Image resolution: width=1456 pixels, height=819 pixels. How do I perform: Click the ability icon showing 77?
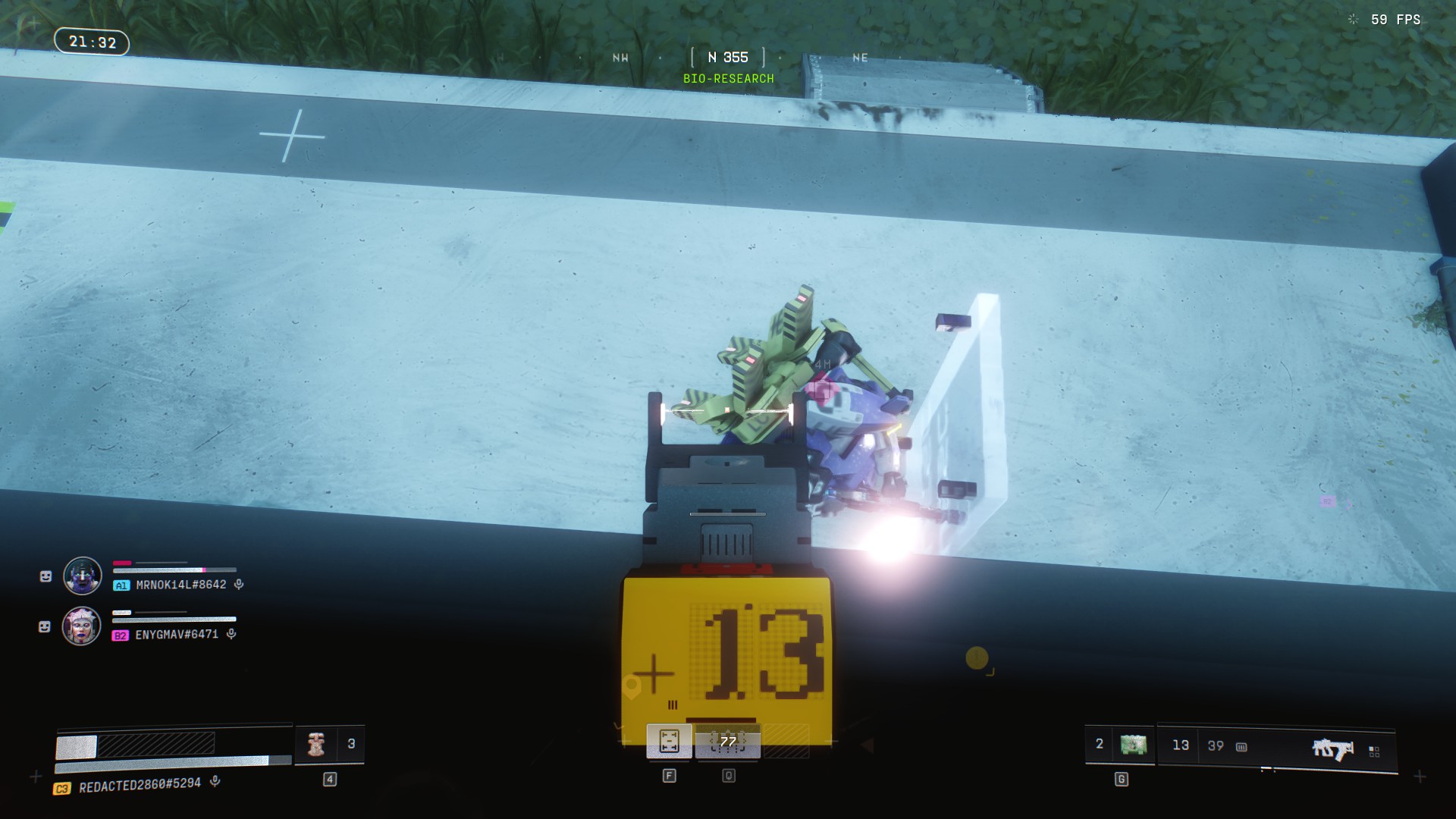[x=728, y=741]
